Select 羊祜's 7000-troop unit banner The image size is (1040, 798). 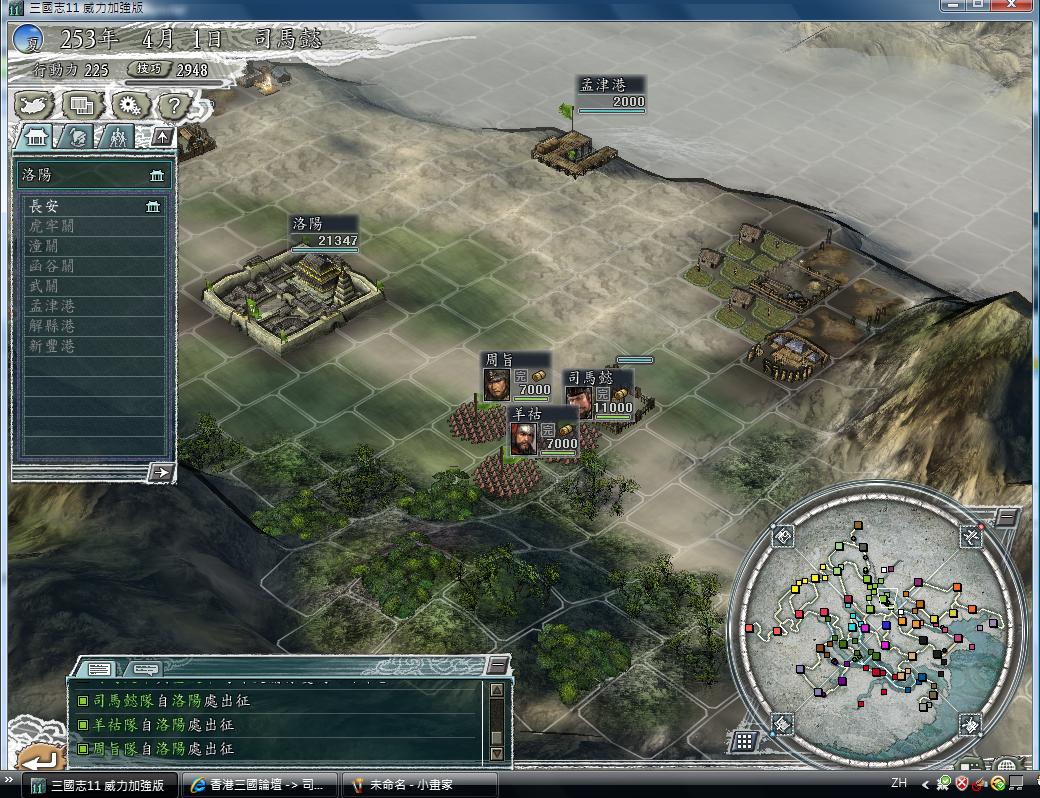point(544,431)
